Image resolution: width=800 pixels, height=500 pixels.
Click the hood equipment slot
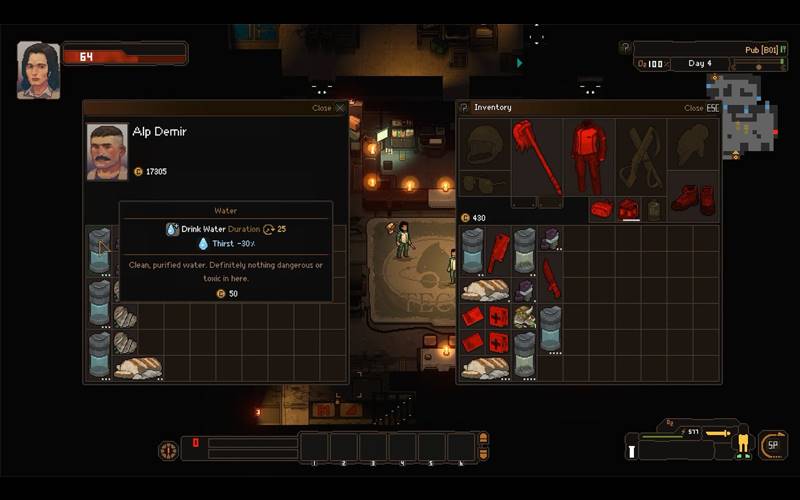tap(693, 147)
